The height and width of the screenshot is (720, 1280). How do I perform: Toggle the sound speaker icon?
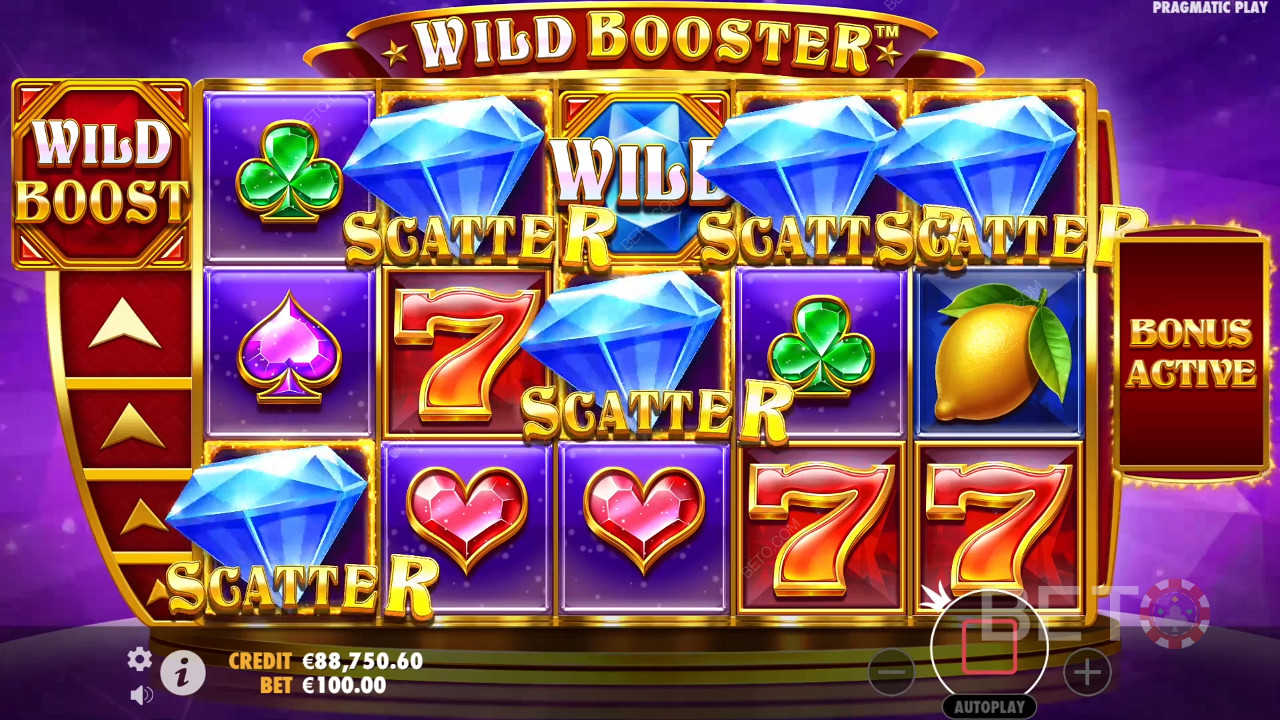(x=141, y=693)
